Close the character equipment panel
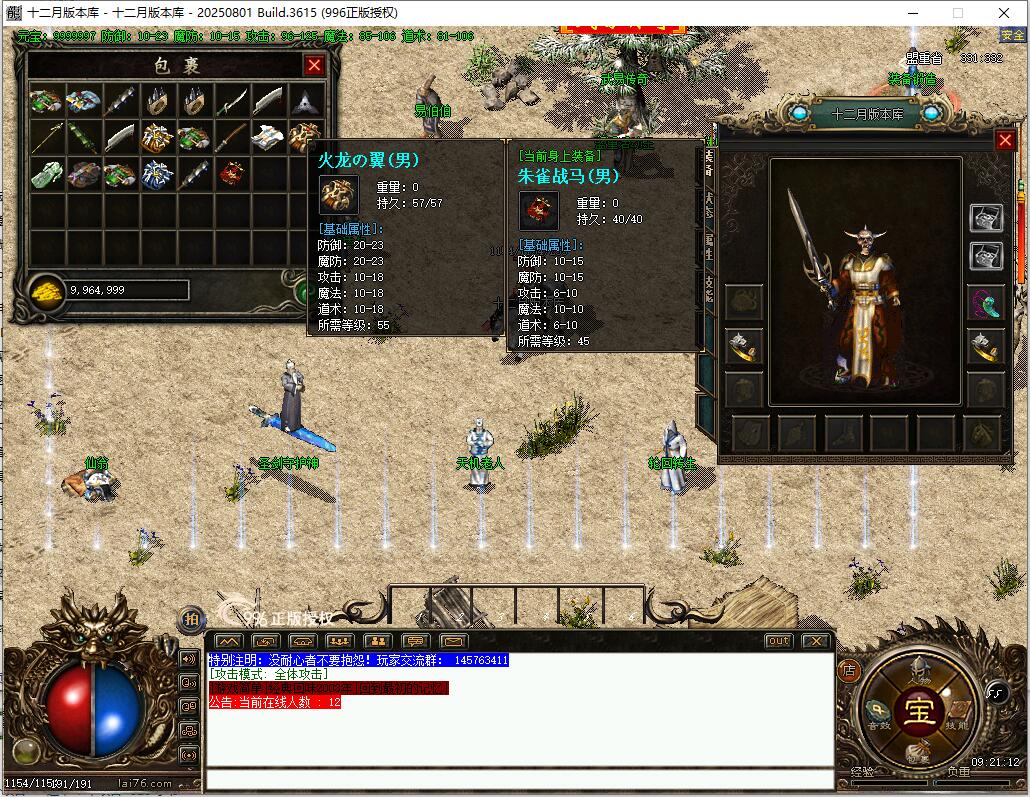 [1005, 141]
